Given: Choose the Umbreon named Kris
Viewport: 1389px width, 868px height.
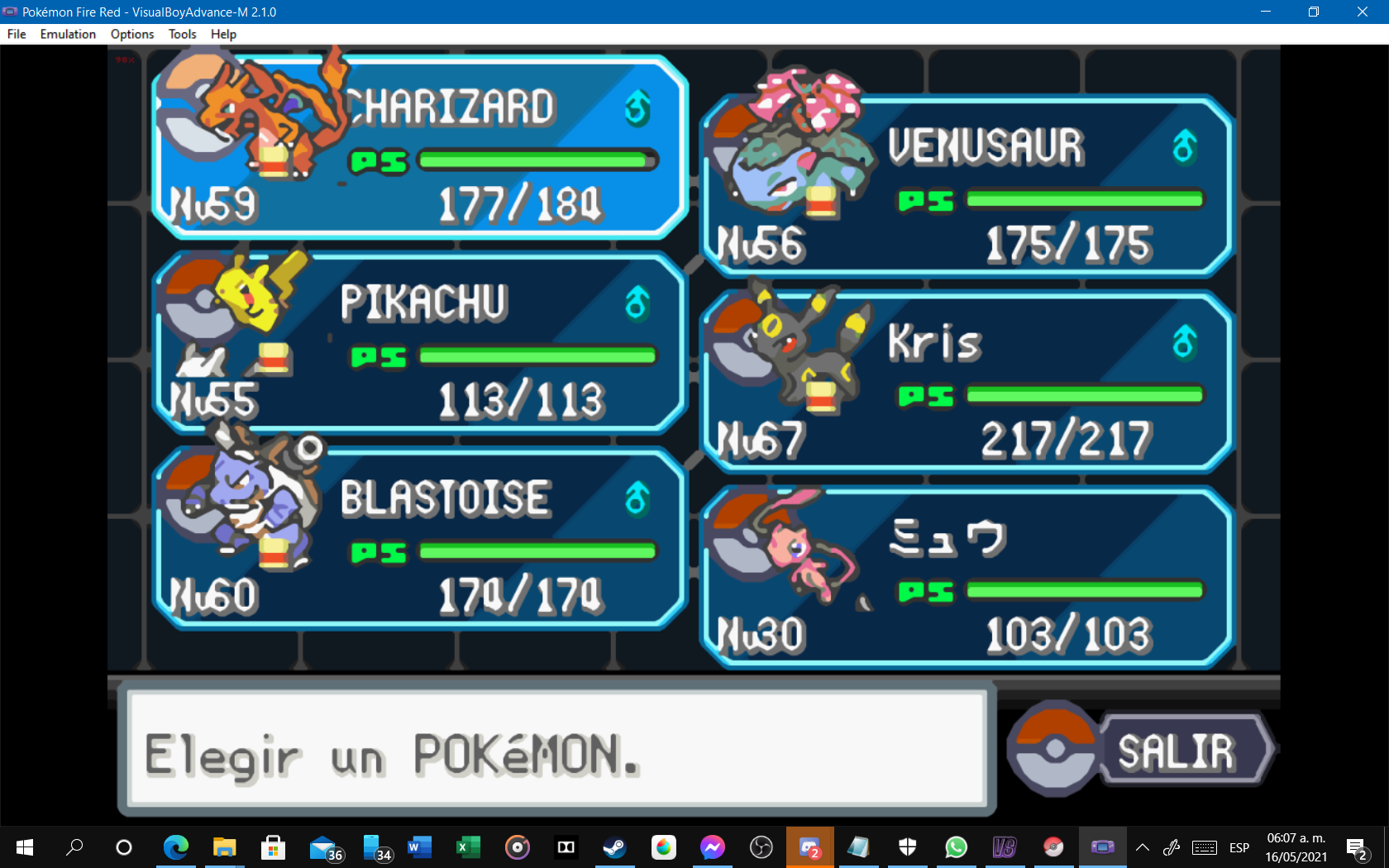Looking at the screenshot, I should coord(967,383).
